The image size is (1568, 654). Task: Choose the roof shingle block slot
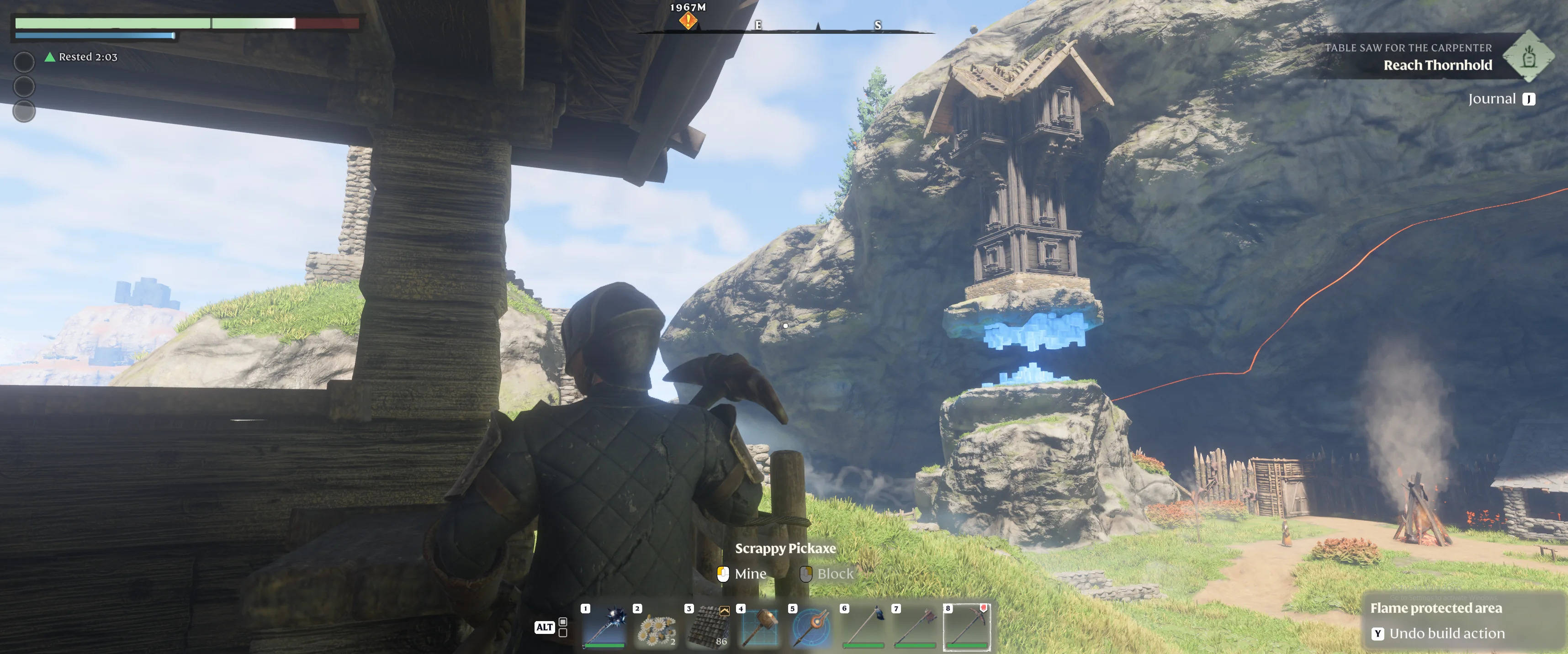click(708, 627)
